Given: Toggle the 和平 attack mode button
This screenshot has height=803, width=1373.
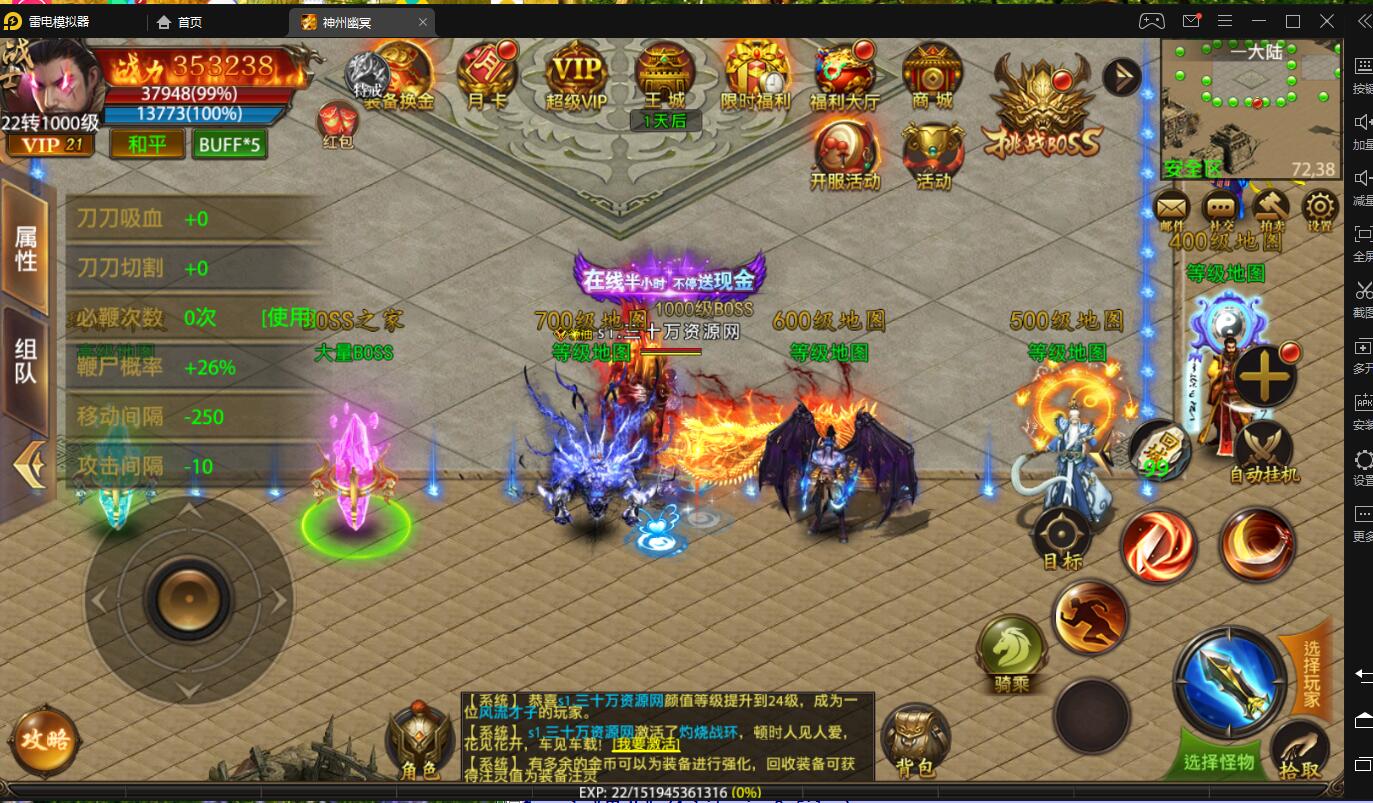Looking at the screenshot, I should [x=147, y=145].
